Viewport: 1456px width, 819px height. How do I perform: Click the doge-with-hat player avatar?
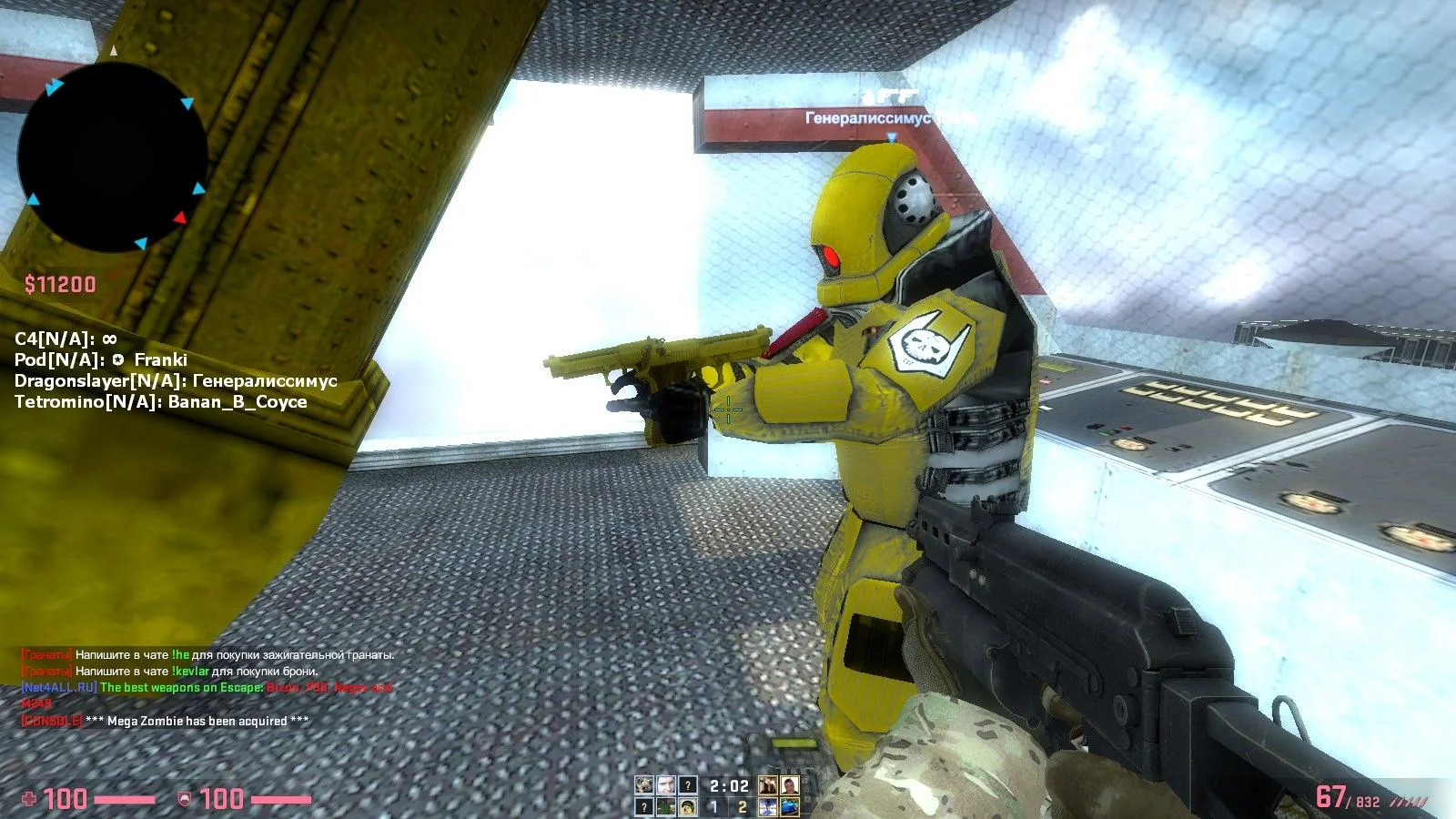(688, 806)
